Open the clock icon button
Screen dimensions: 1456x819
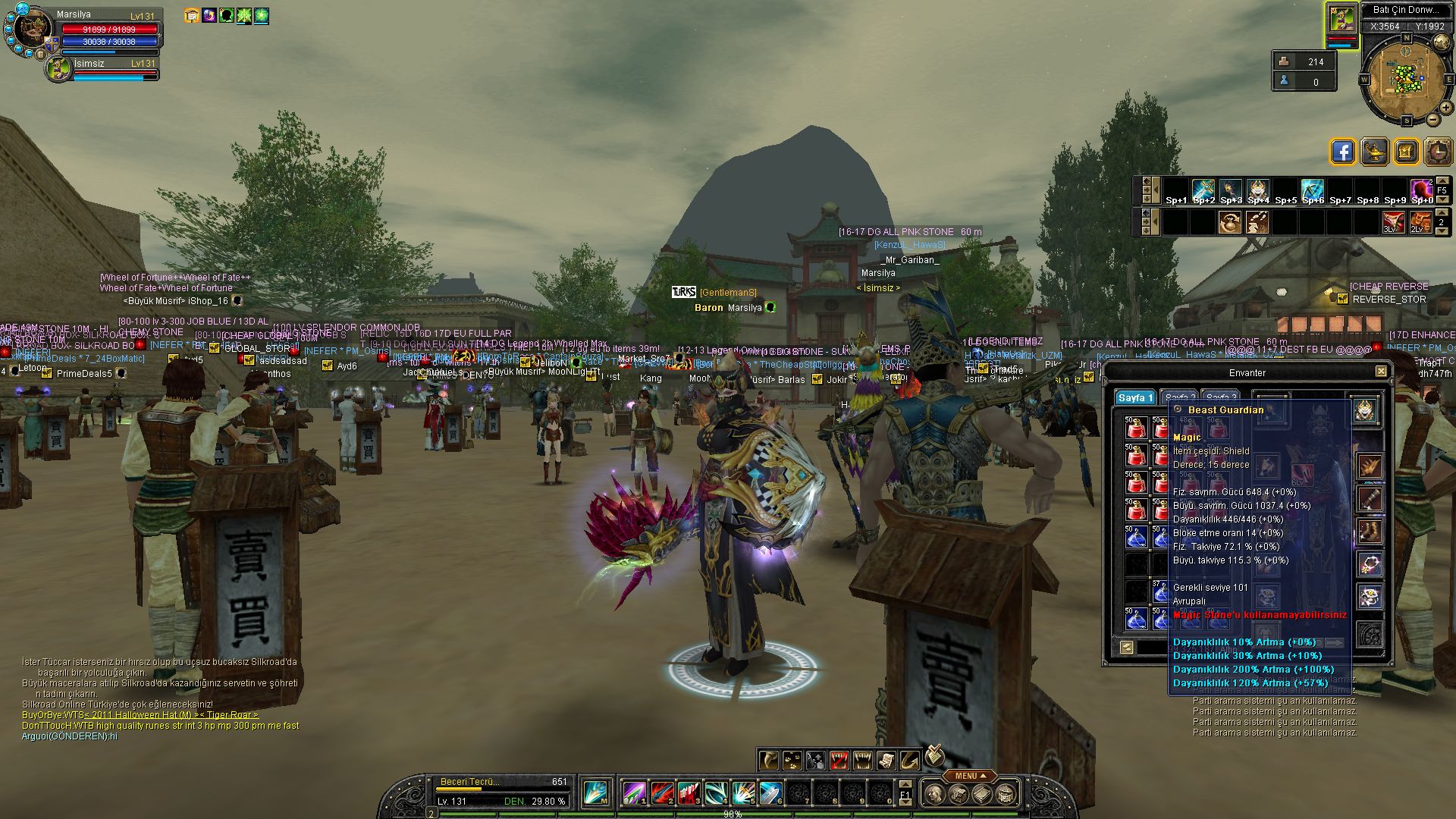point(1437,152)
